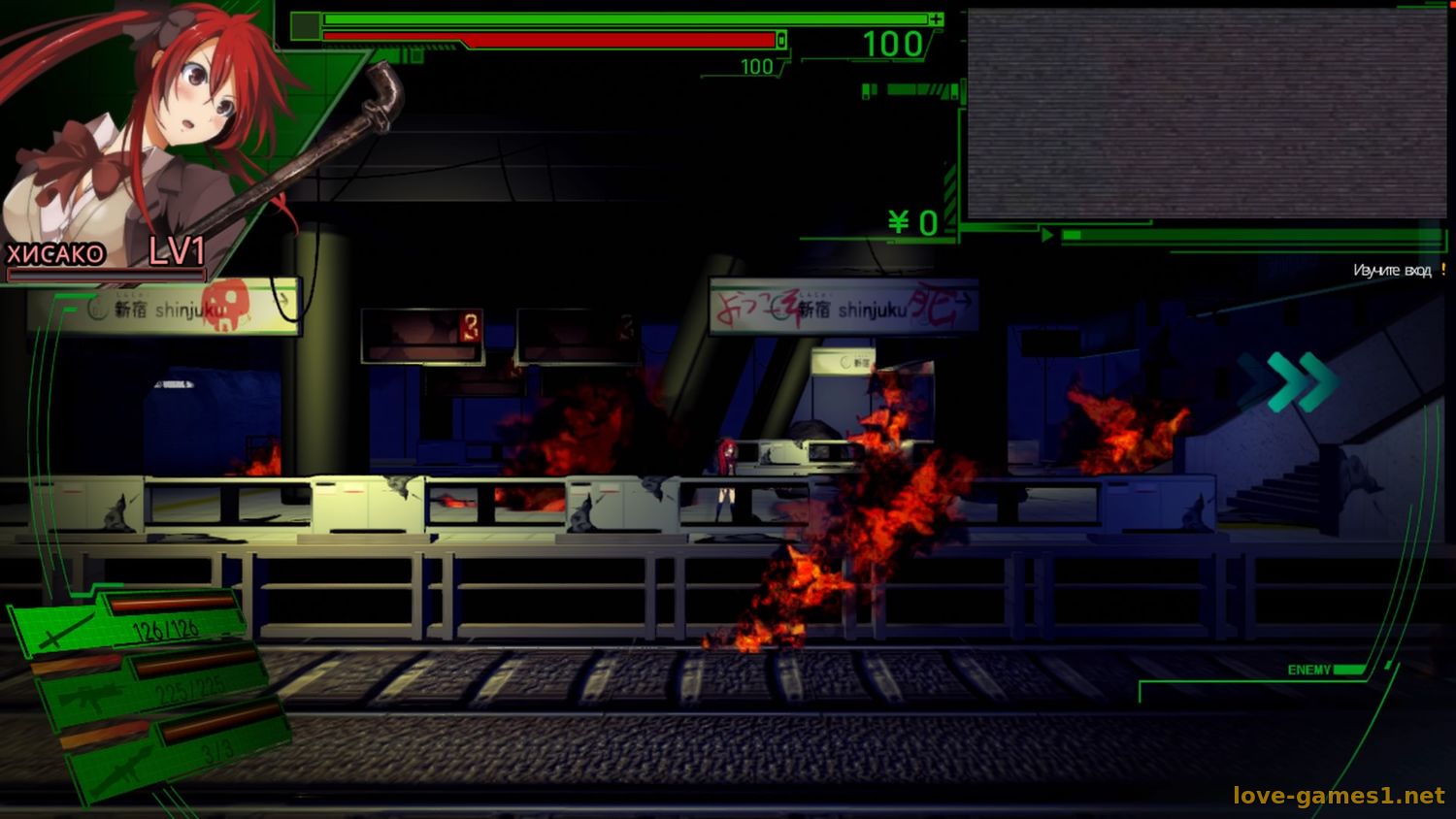This screenshot has height=819, width=1456.
Task: Open the static minimap screen
Action: tap(1206, 114)
